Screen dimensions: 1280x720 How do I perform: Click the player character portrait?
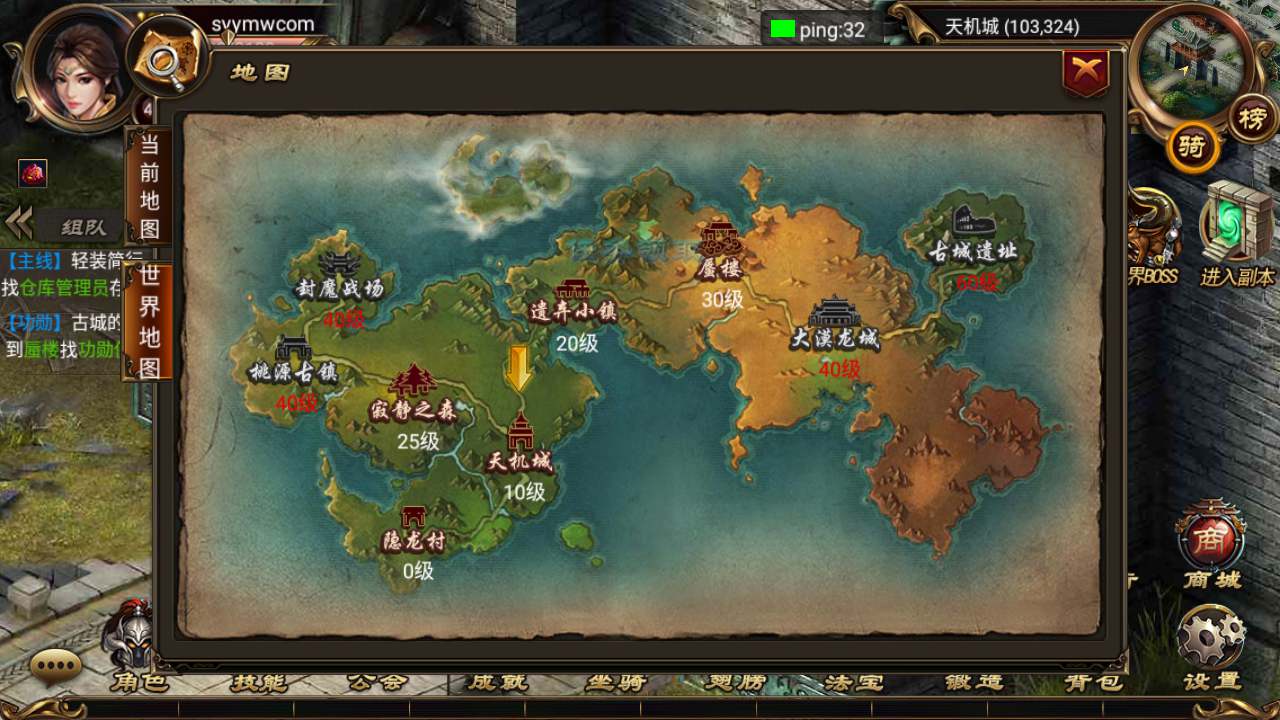click(82, 68)
